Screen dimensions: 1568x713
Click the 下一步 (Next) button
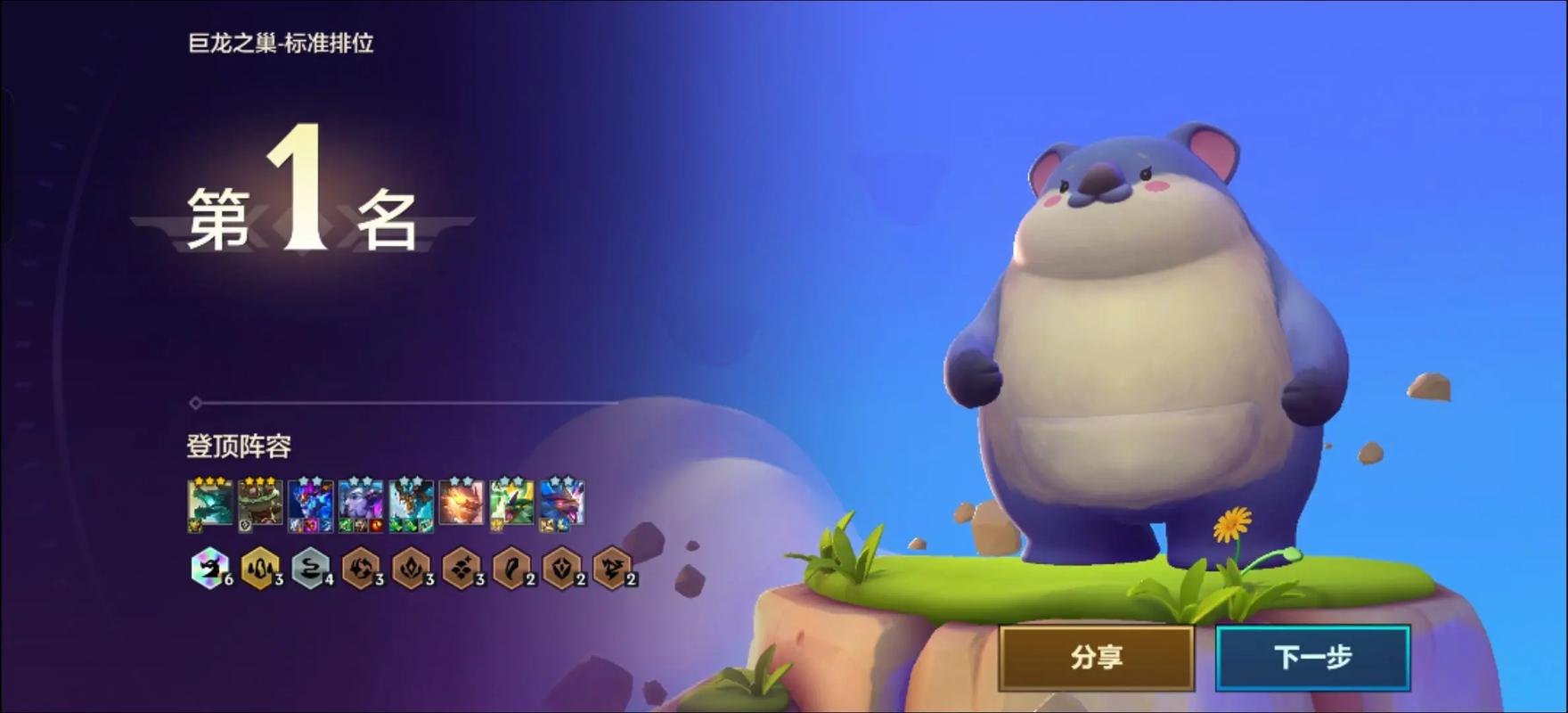[1312, 658]
